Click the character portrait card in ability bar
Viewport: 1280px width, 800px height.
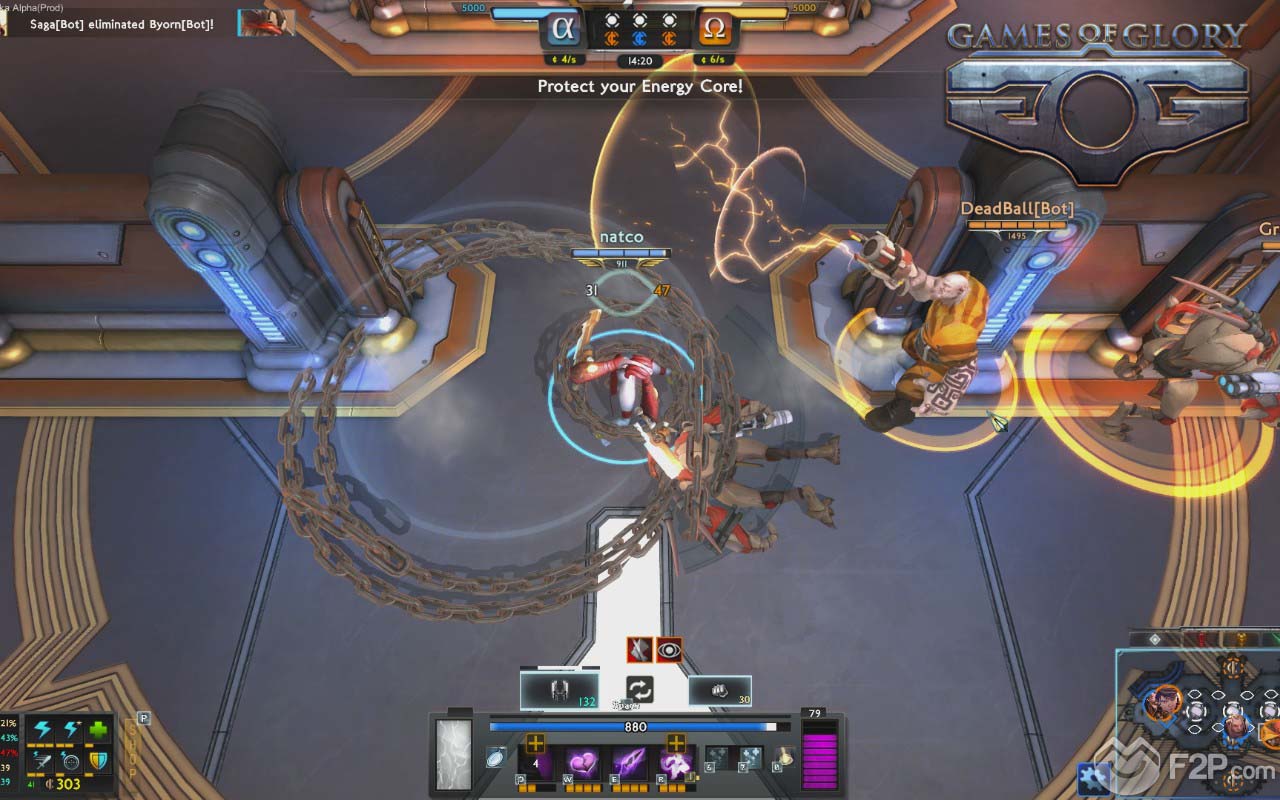pos(455,753)
